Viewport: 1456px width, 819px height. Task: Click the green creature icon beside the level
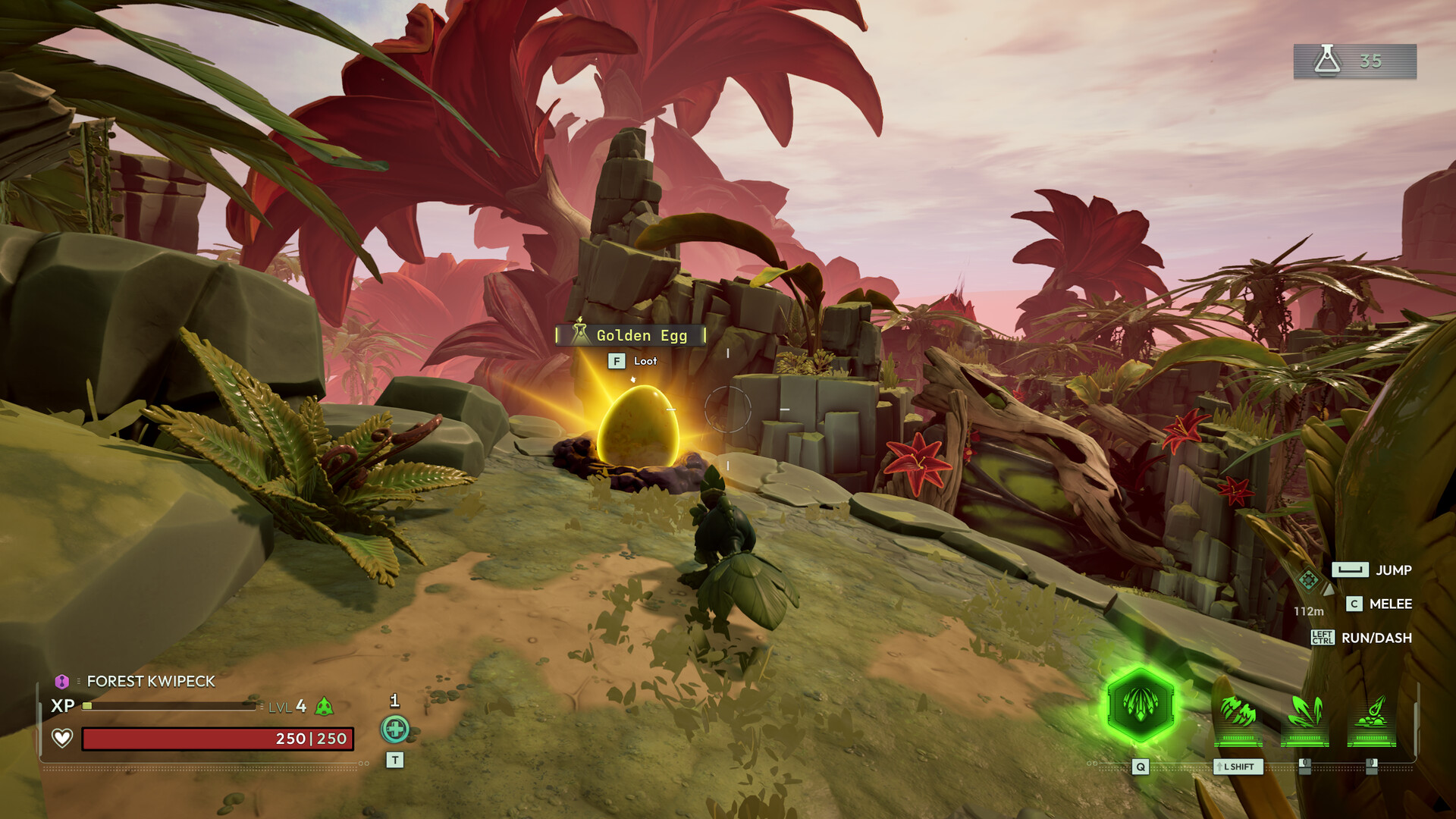[324, 707]
